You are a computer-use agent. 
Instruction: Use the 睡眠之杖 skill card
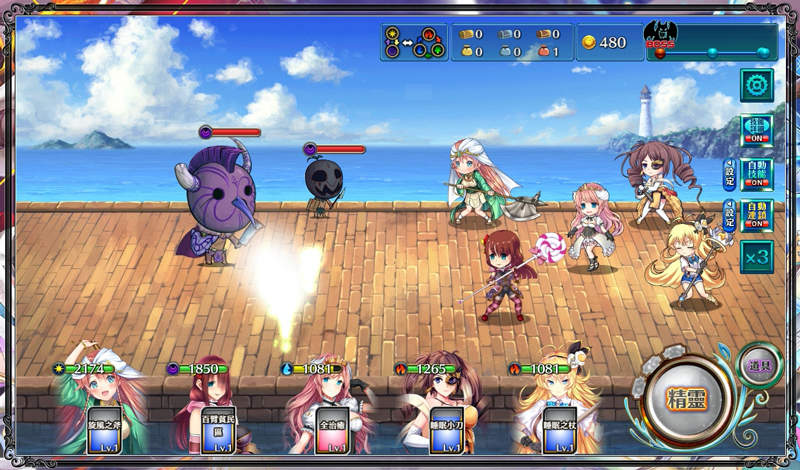pos(560,429)
